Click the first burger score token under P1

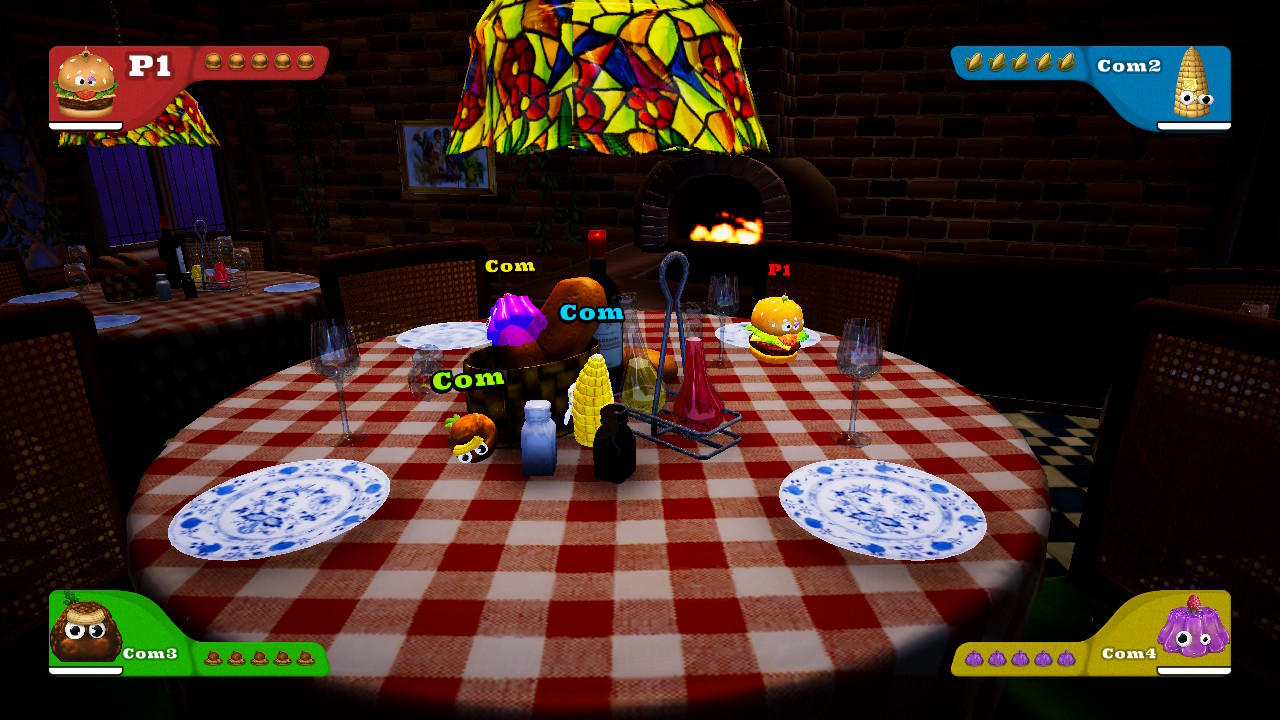point(215,60)
